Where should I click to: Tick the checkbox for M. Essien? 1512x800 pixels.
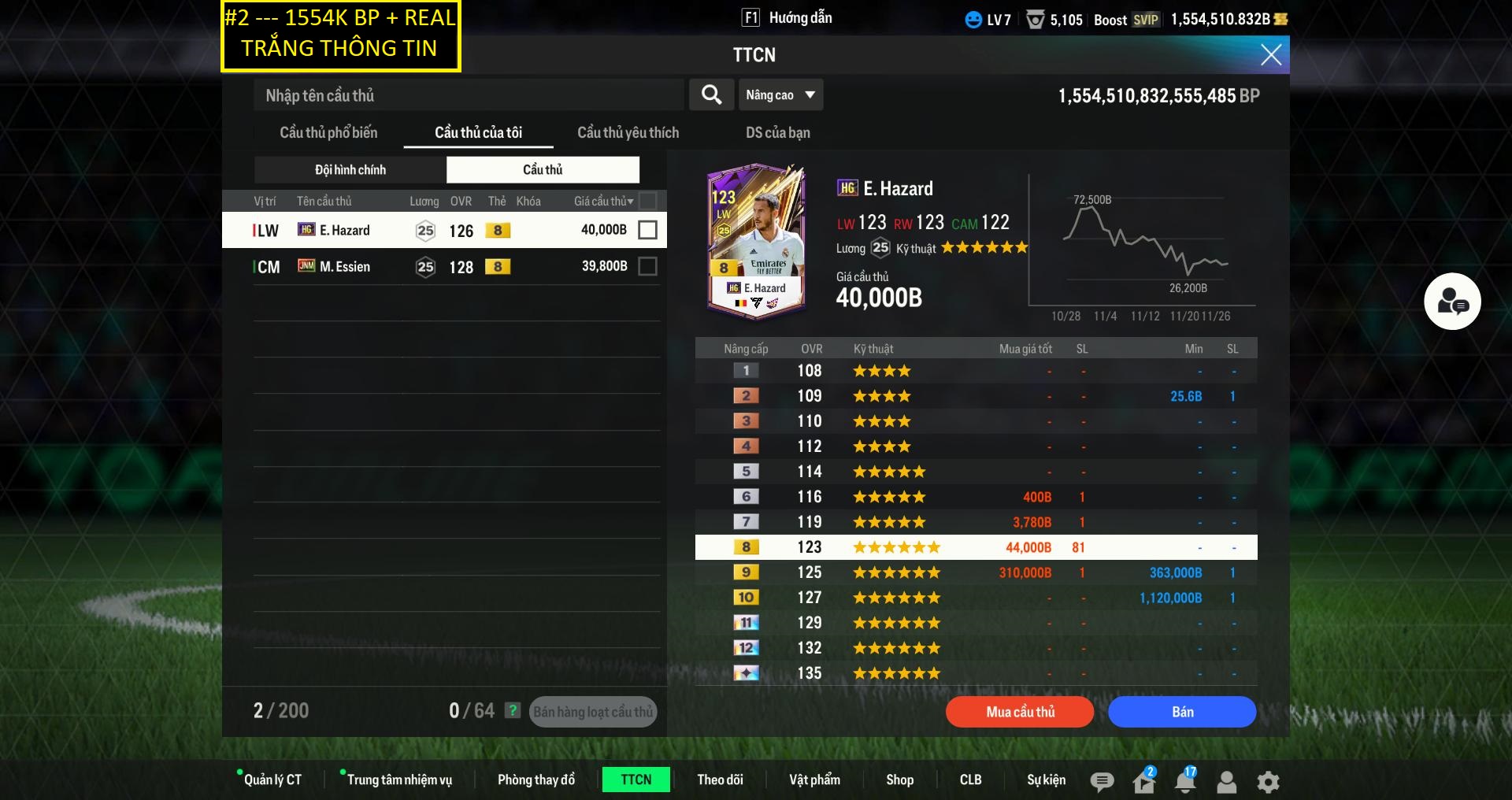pos(647,267)
